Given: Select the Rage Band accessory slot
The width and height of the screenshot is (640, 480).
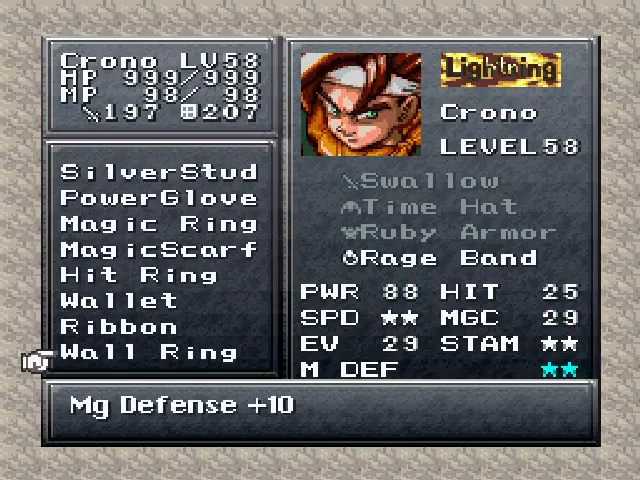Looking at the screenshot, I should point(440,258).
